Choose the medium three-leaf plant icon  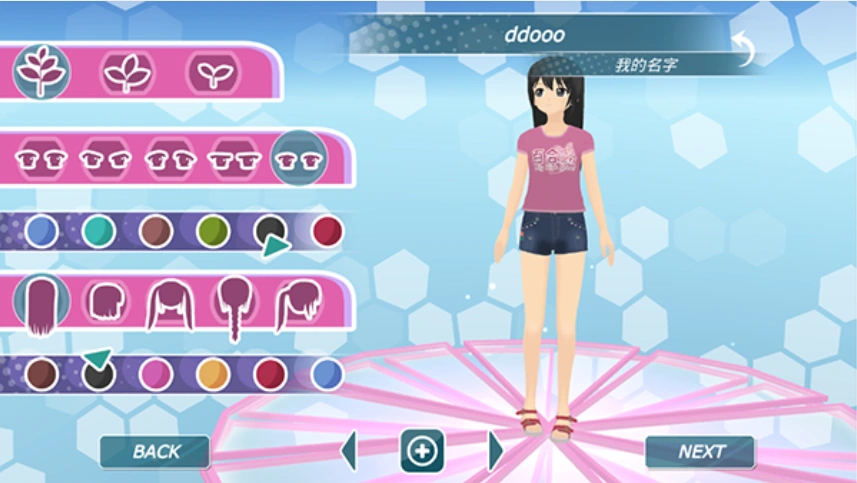pyautogui.click(x=127, y=72)
